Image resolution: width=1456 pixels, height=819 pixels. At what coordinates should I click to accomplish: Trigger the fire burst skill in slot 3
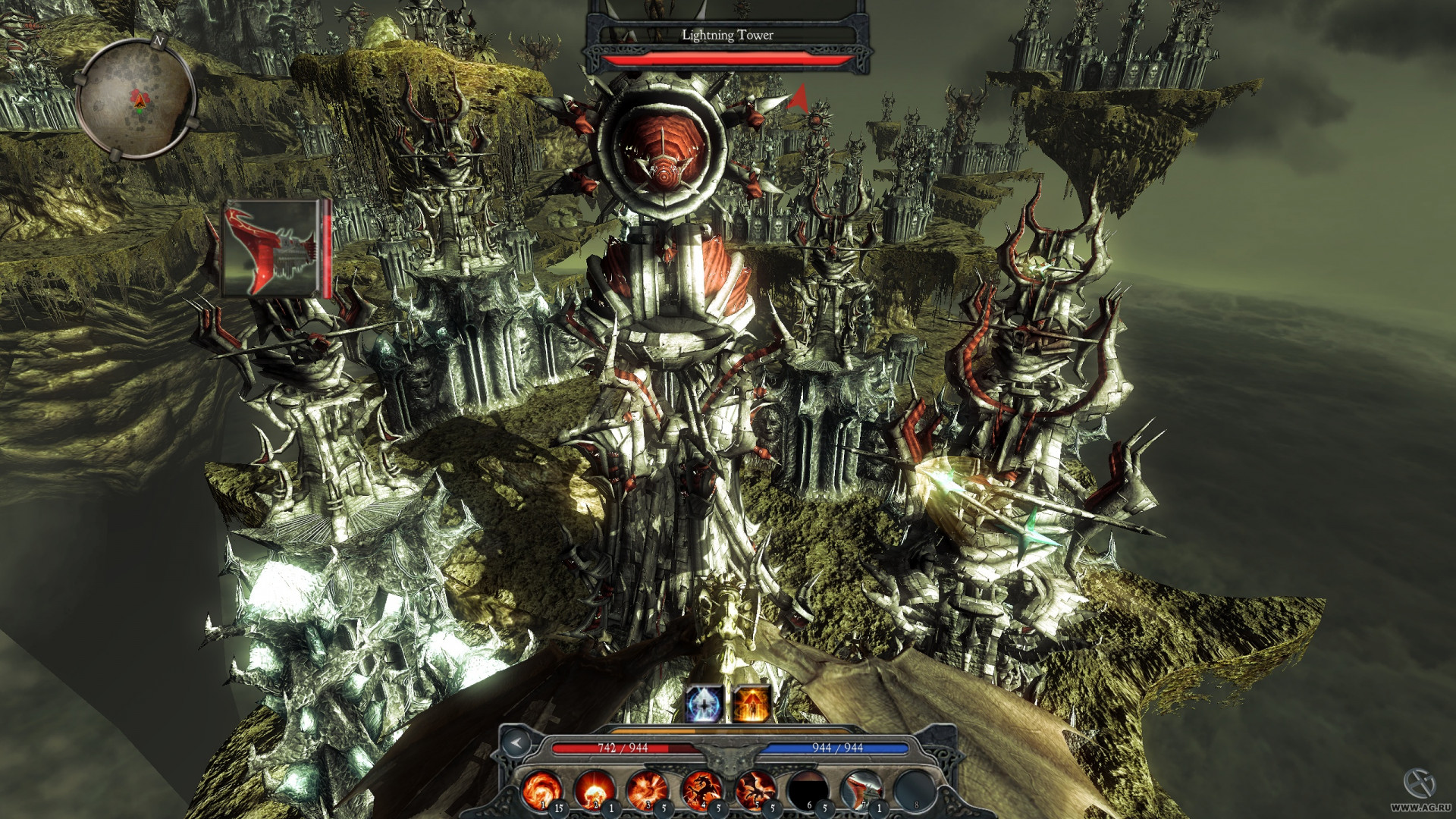click(x=648, y=789)
